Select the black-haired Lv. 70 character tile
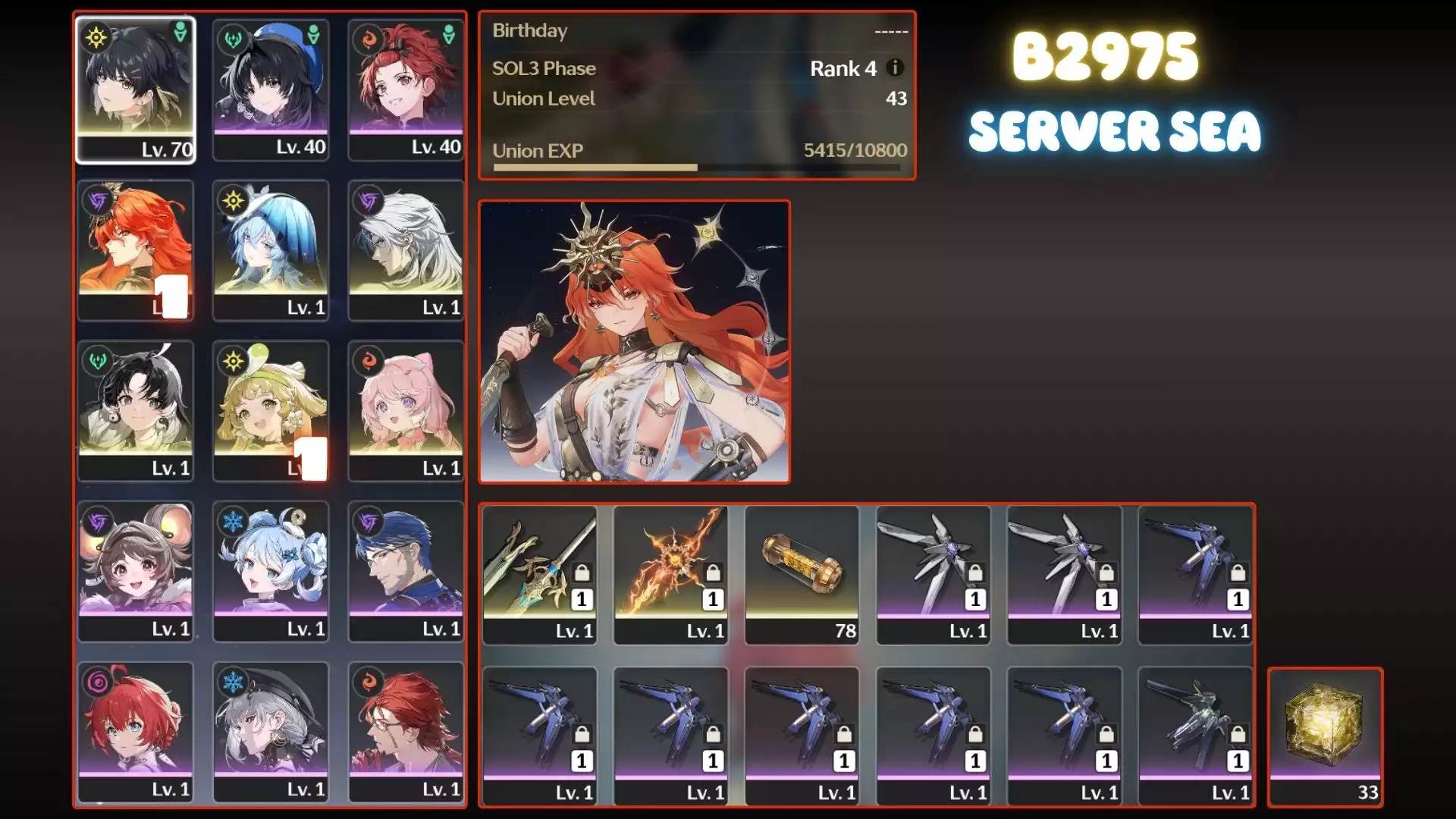1456x819 pixels. click(136, 89)
